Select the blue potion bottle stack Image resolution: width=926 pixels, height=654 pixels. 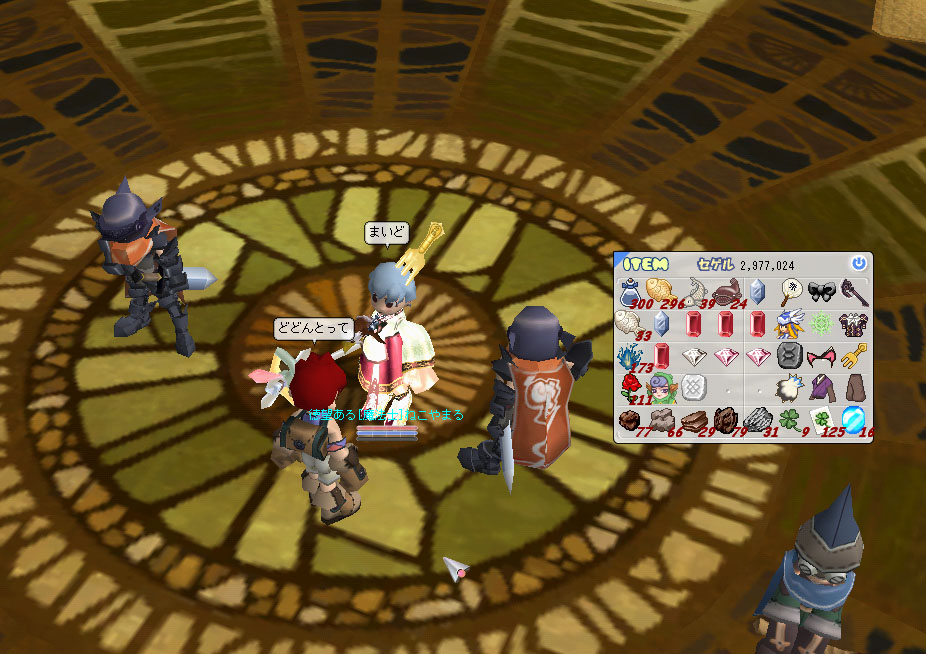(x=630, y=293)
